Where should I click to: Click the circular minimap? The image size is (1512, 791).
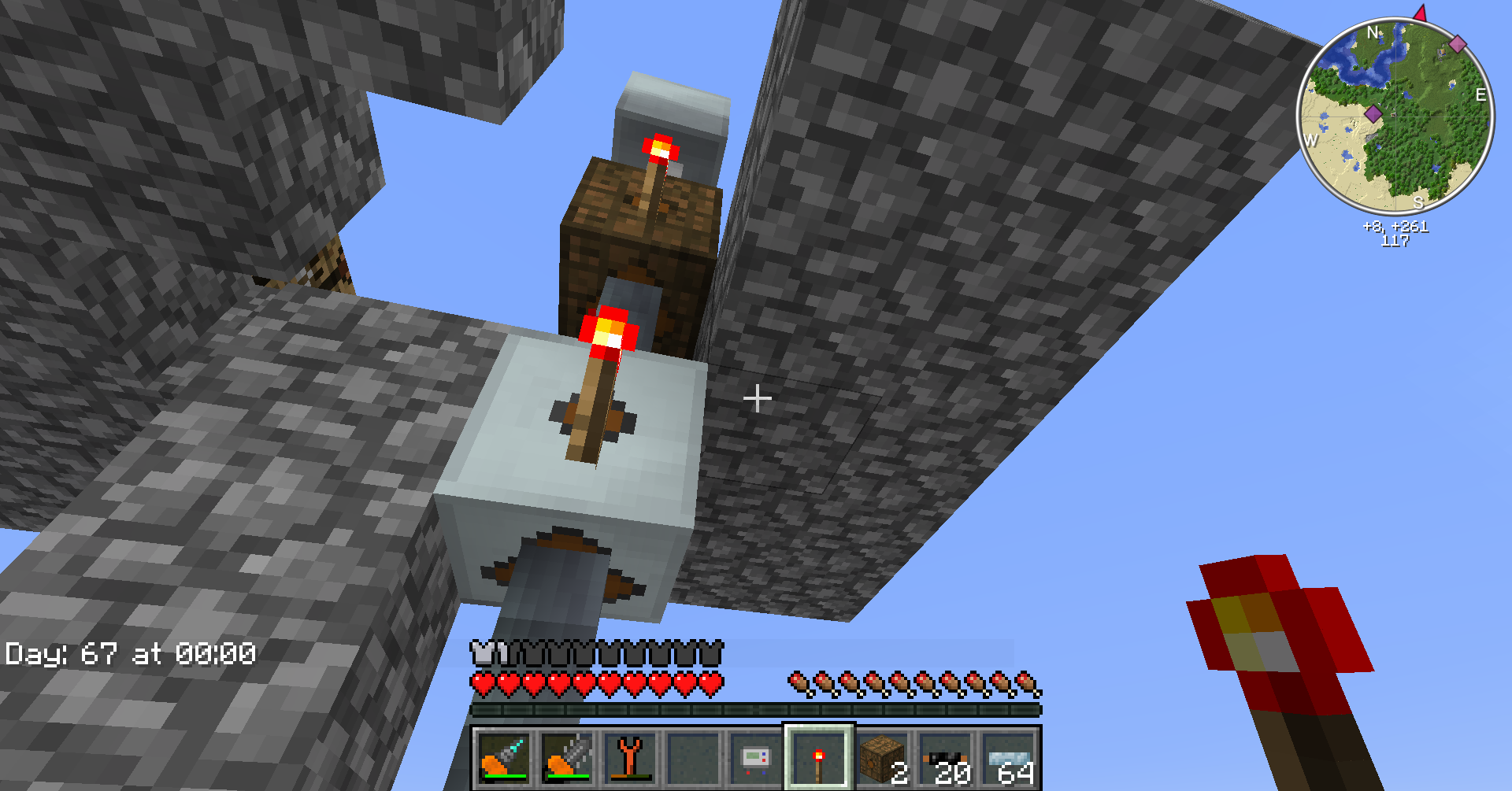click(x=1395, y=116)
